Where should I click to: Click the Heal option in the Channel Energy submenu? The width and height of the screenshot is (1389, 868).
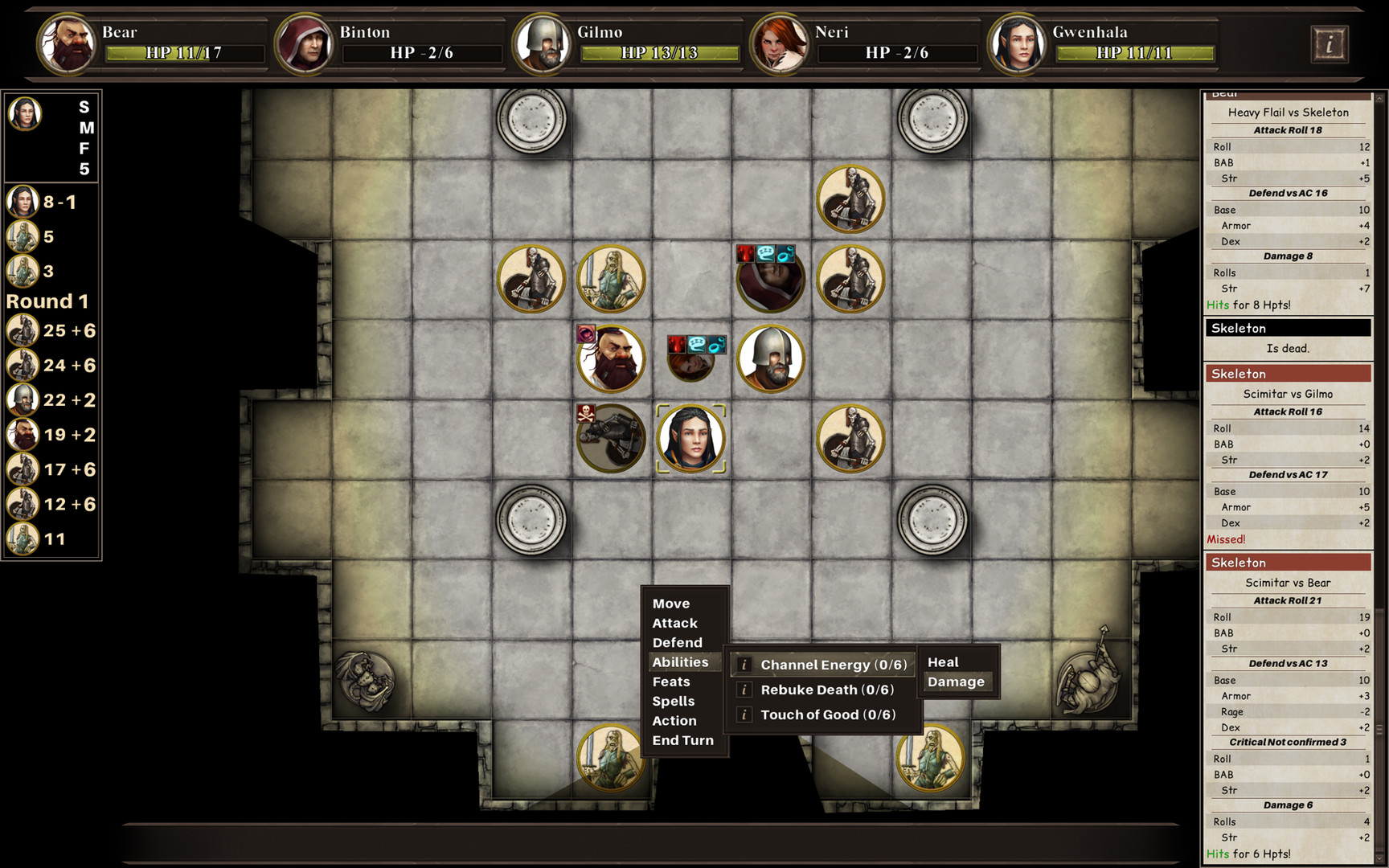942,661
